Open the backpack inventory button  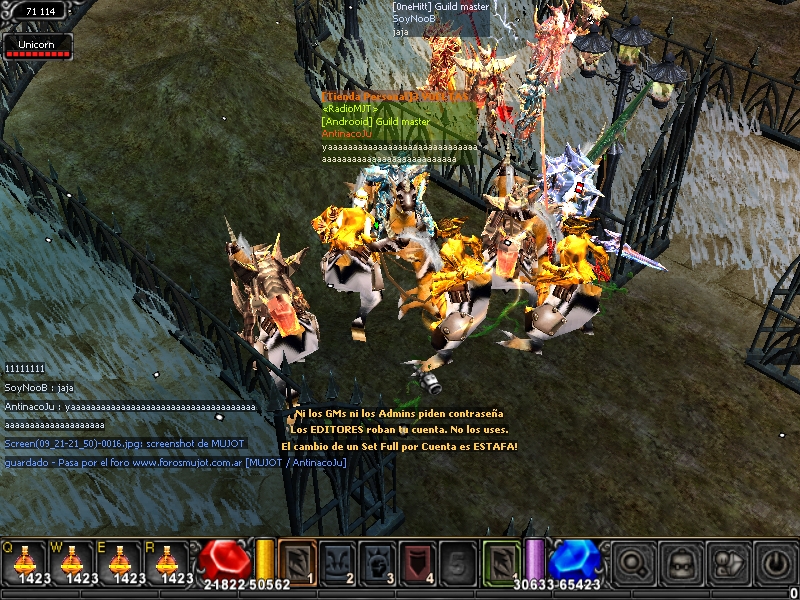click(681, 563)
